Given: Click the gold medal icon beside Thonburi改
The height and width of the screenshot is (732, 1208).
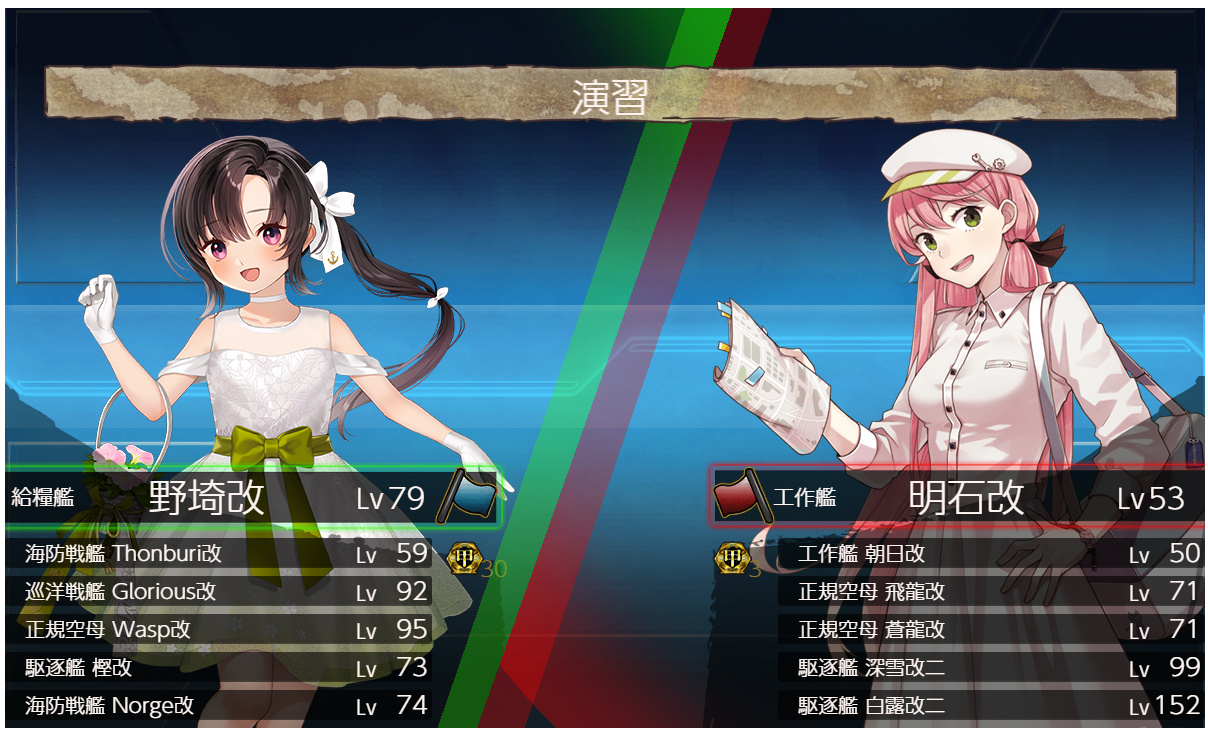Looking at the screenshot, I should click(462, 556).
